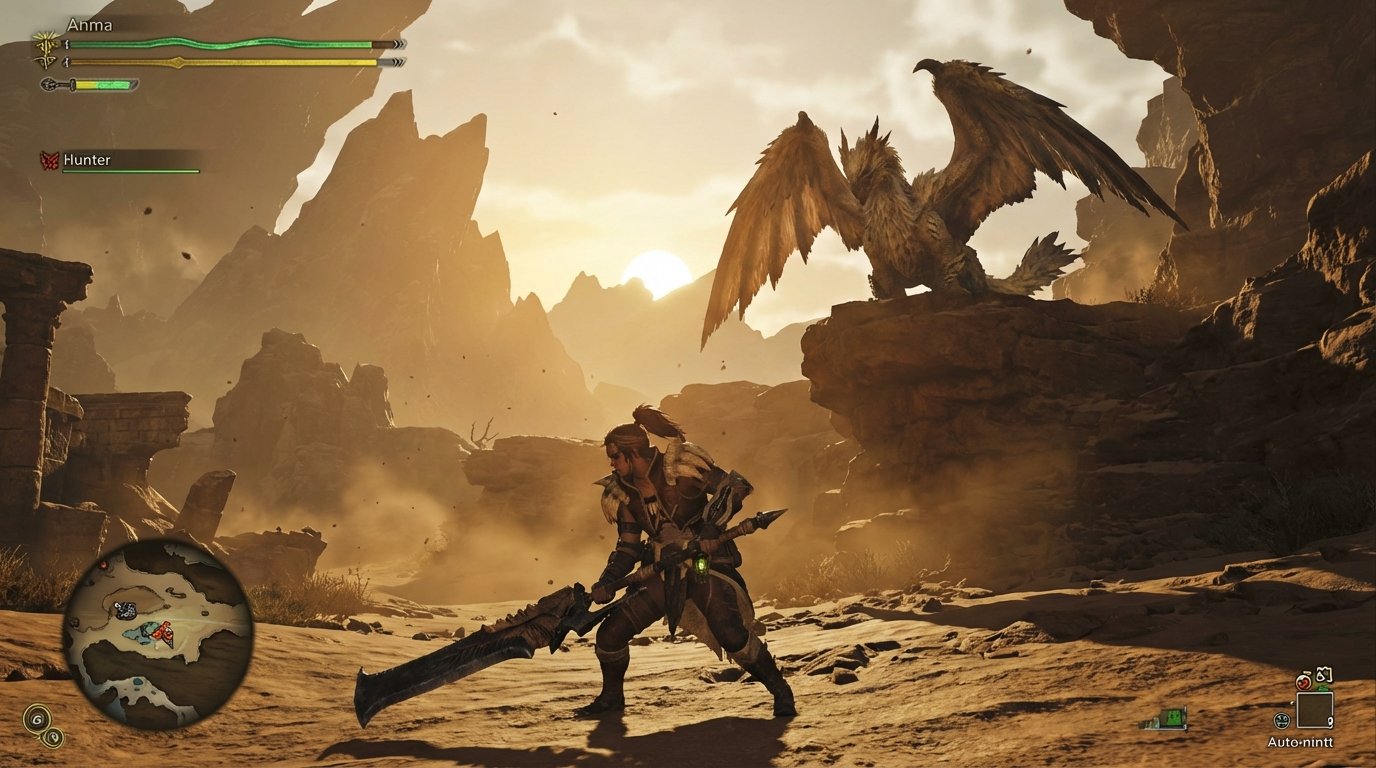
Task: Select the Anma name label
Action: coord(90,26)
